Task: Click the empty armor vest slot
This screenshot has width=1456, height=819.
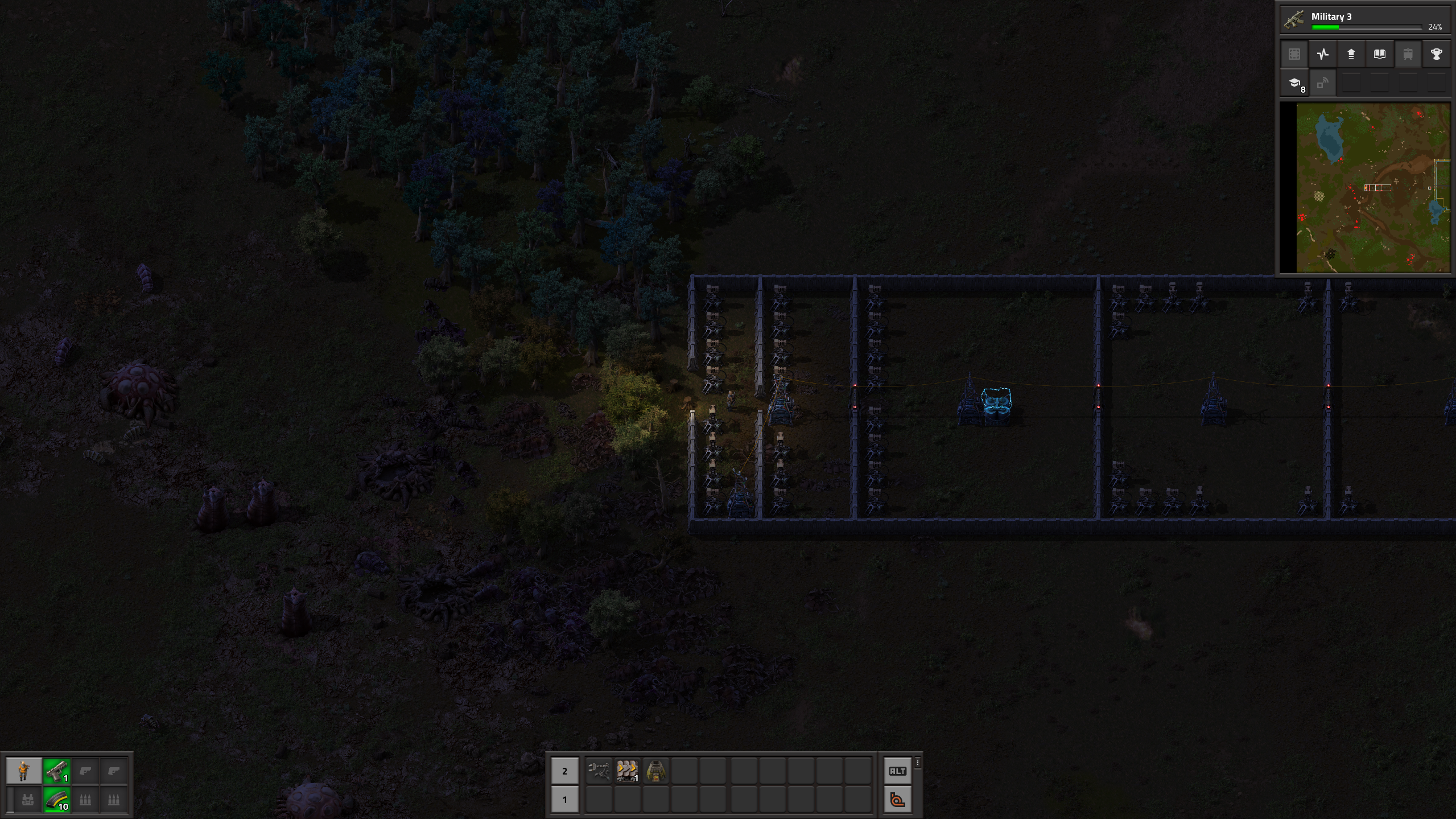Action: click(x=27, y=800)
